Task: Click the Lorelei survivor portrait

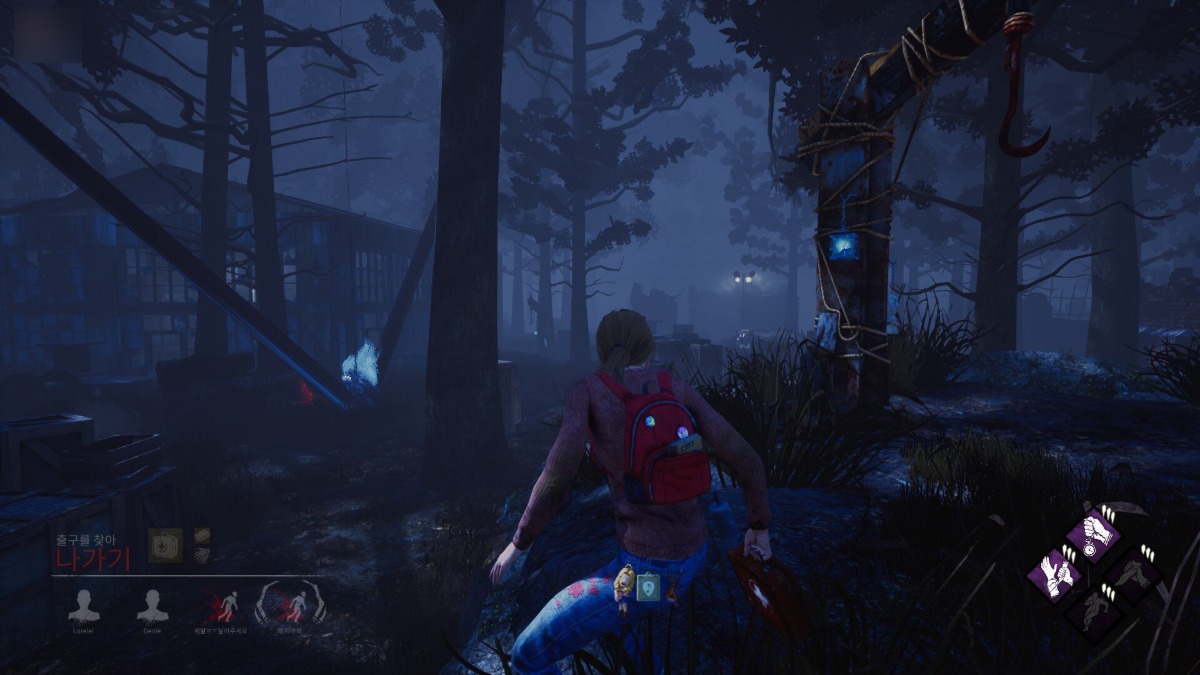Action: click(82, 606)
